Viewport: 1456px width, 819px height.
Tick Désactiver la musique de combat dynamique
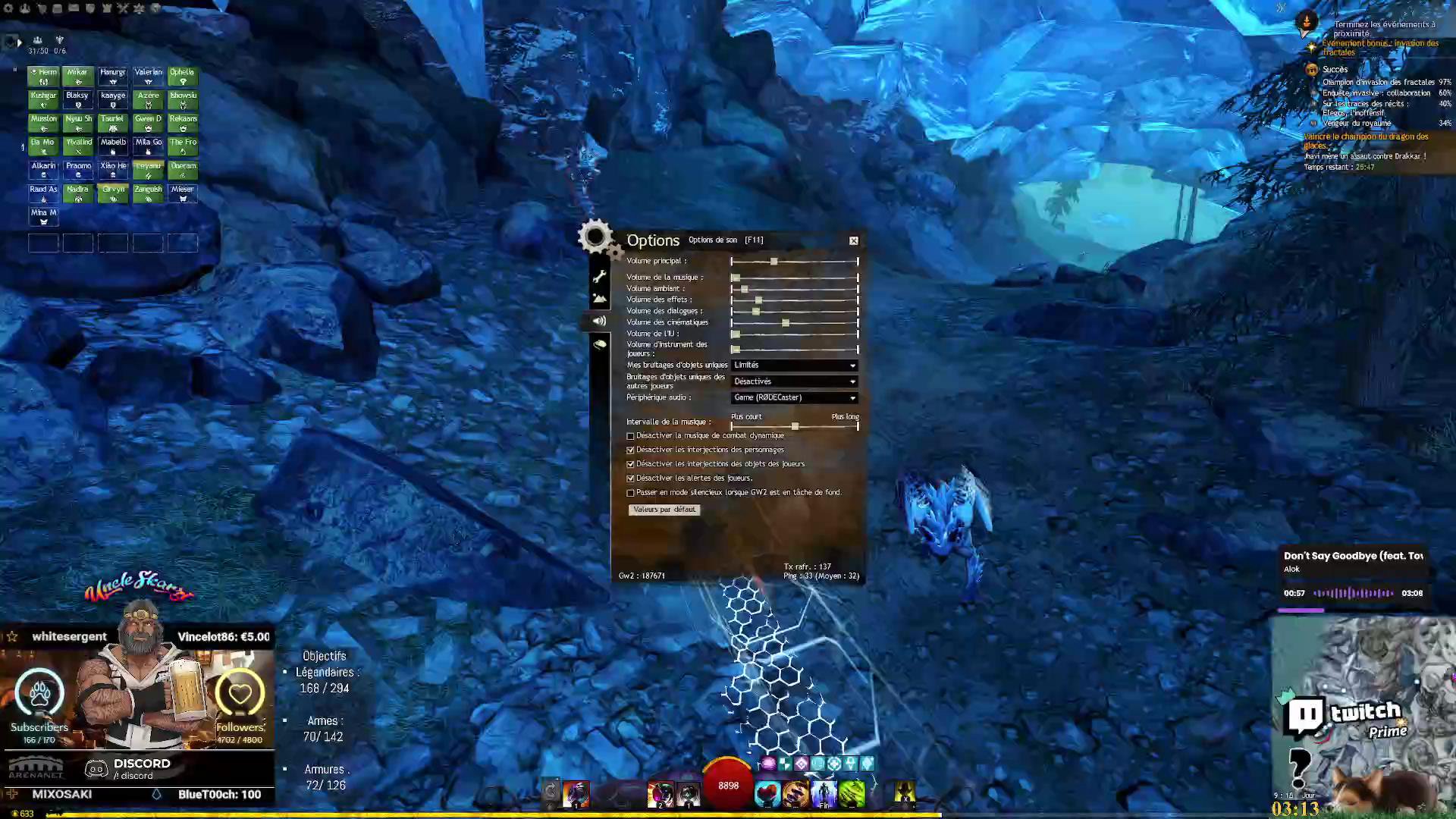pyautogui.click(x=631, y=436)
